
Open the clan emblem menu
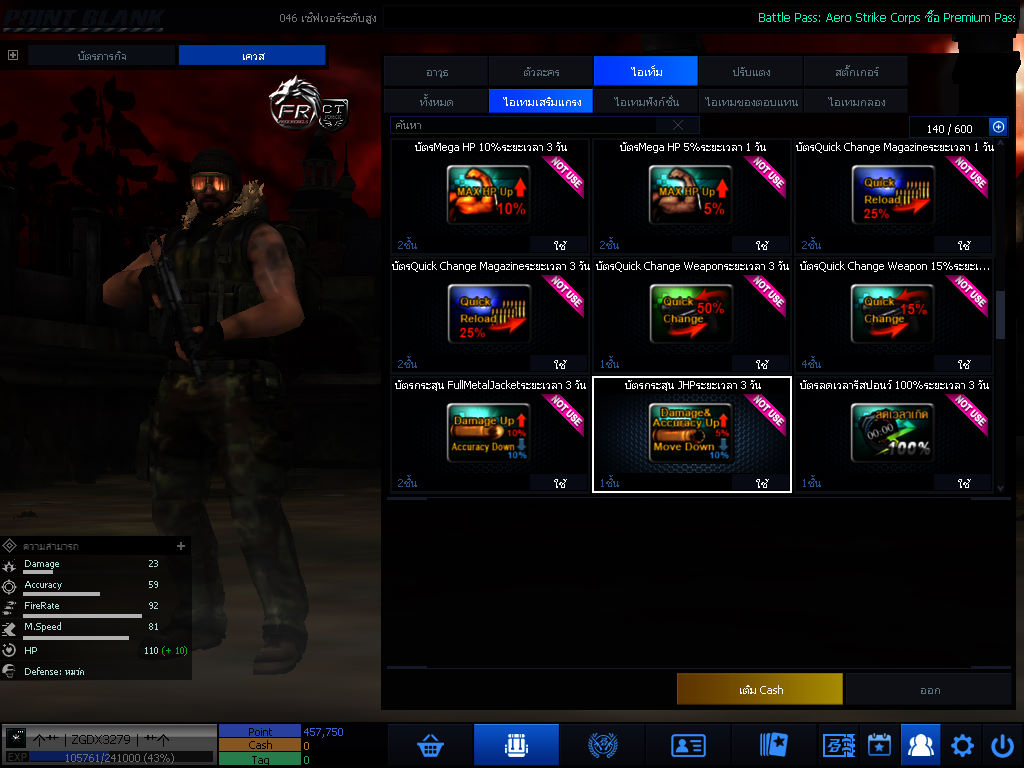pos(603,745)
